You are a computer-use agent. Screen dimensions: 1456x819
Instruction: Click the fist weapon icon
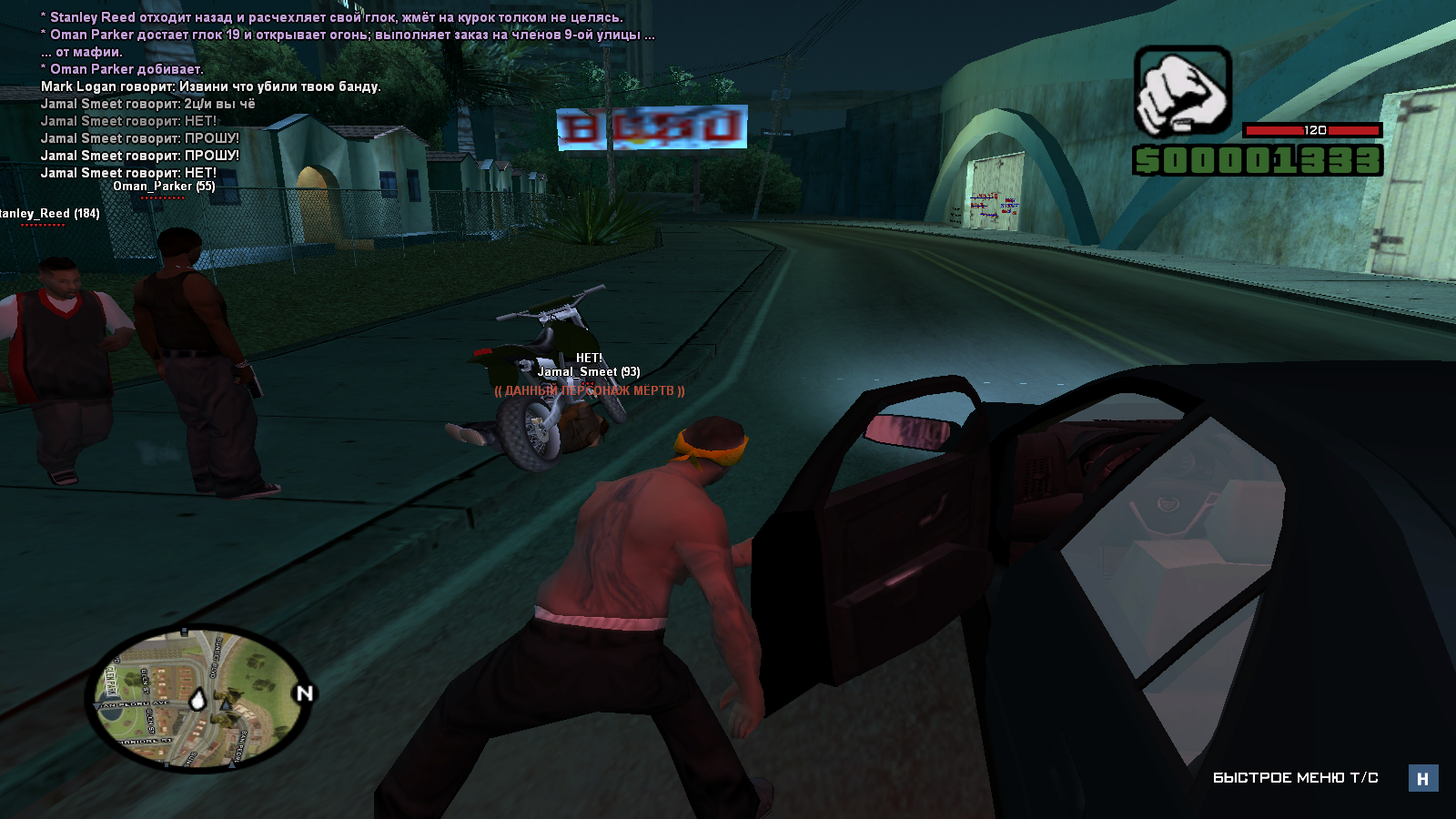1182,91
